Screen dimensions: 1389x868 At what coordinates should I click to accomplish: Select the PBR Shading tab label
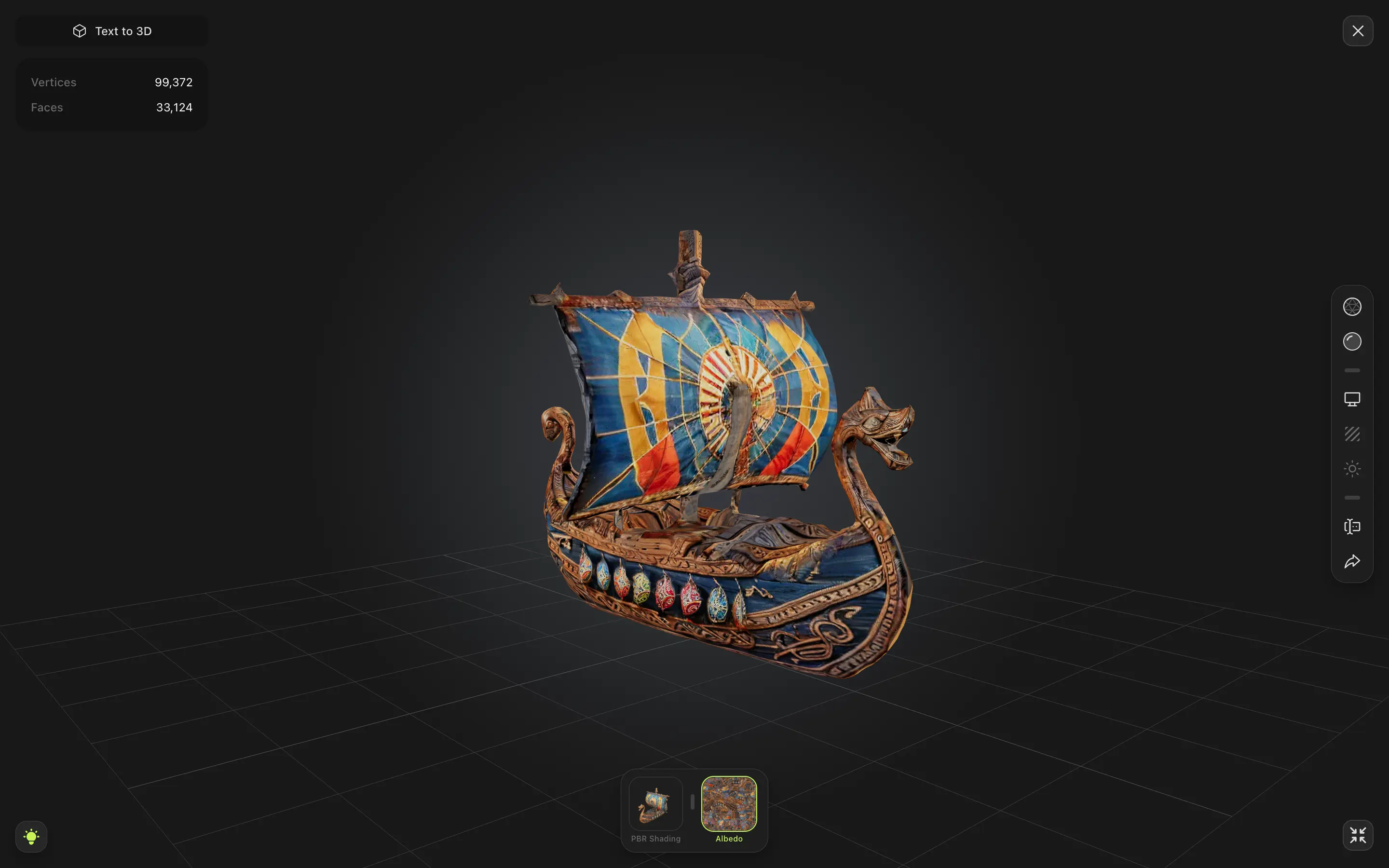655,838
